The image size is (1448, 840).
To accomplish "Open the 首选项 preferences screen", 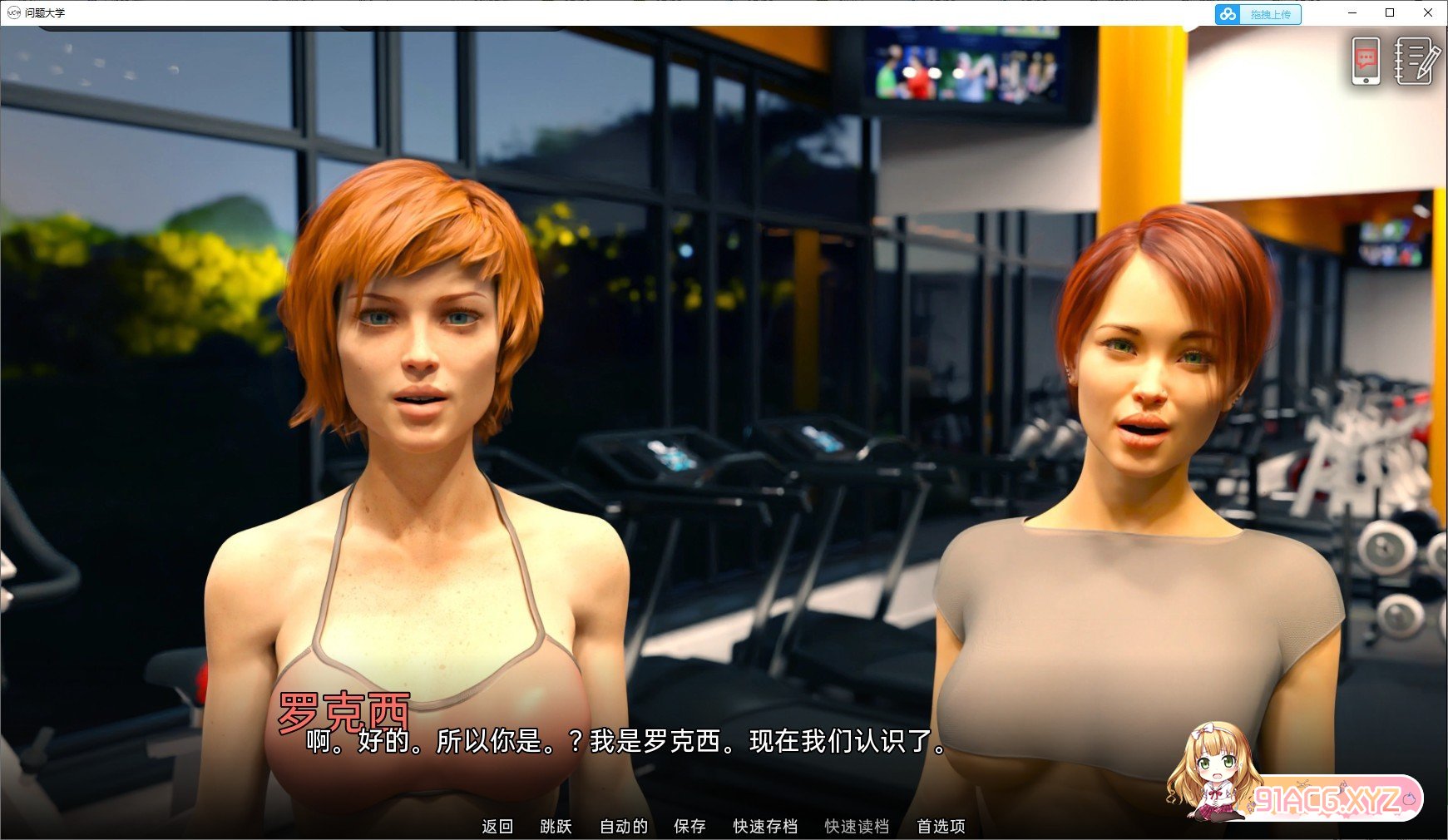I will tap(941, 827).
